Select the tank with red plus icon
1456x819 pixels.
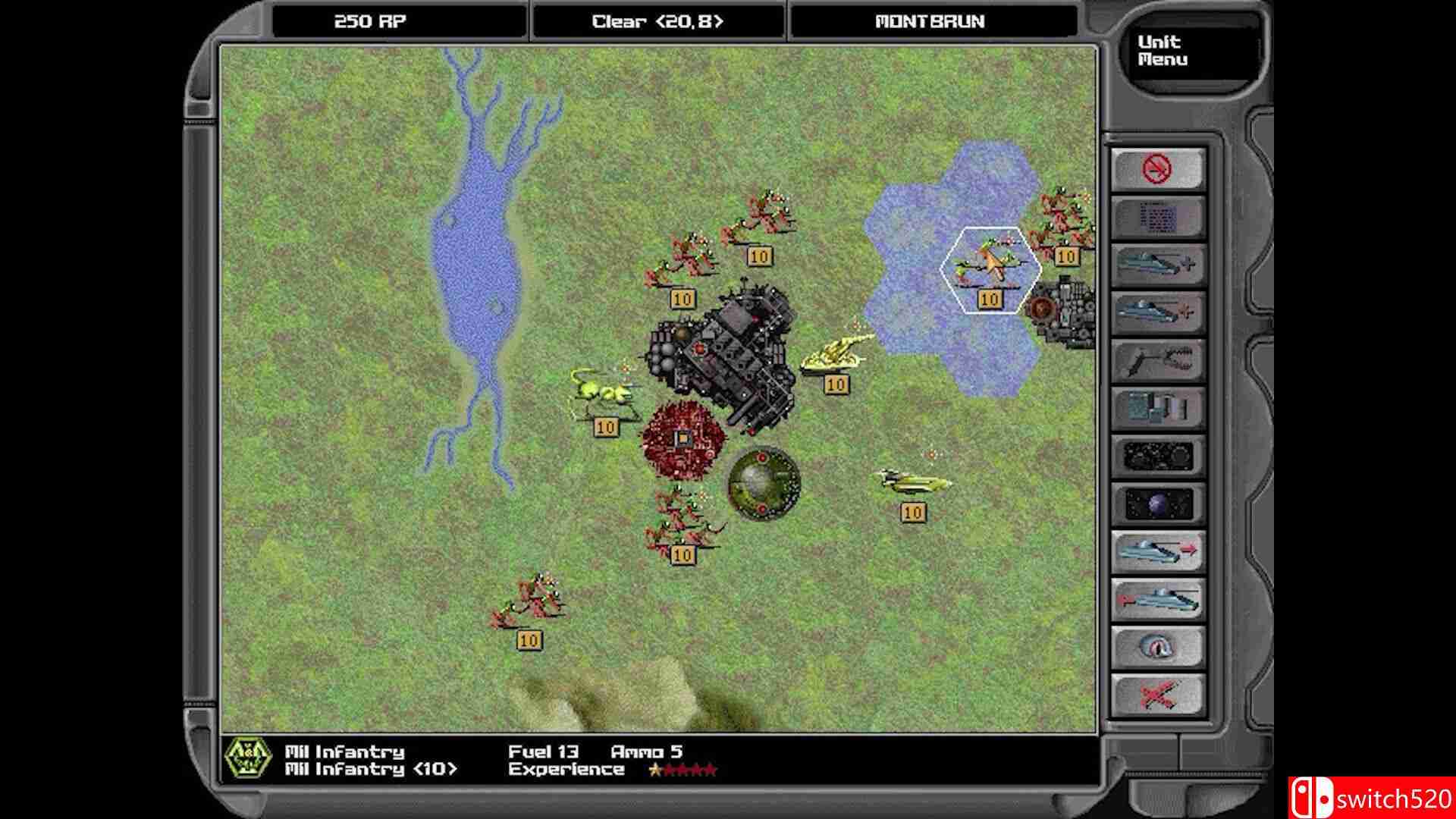tap(1157, 312)
